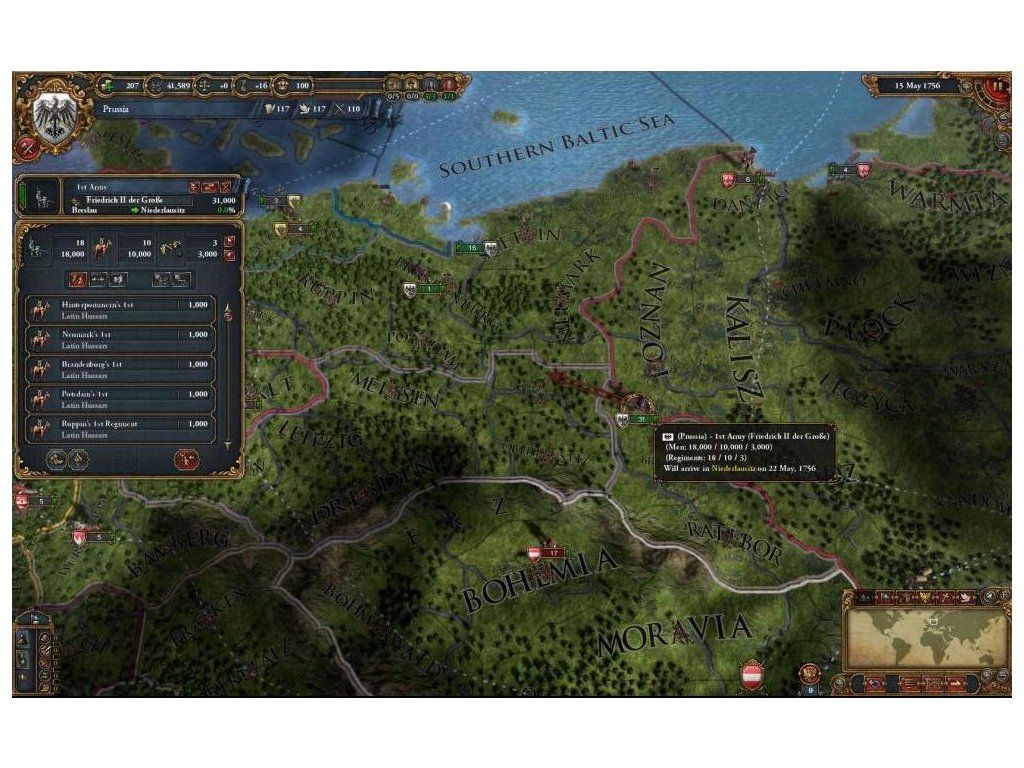Click the red crossed-tools button under the shield
The width and height of the screenshot is (1024, 768).
(26, 150)
